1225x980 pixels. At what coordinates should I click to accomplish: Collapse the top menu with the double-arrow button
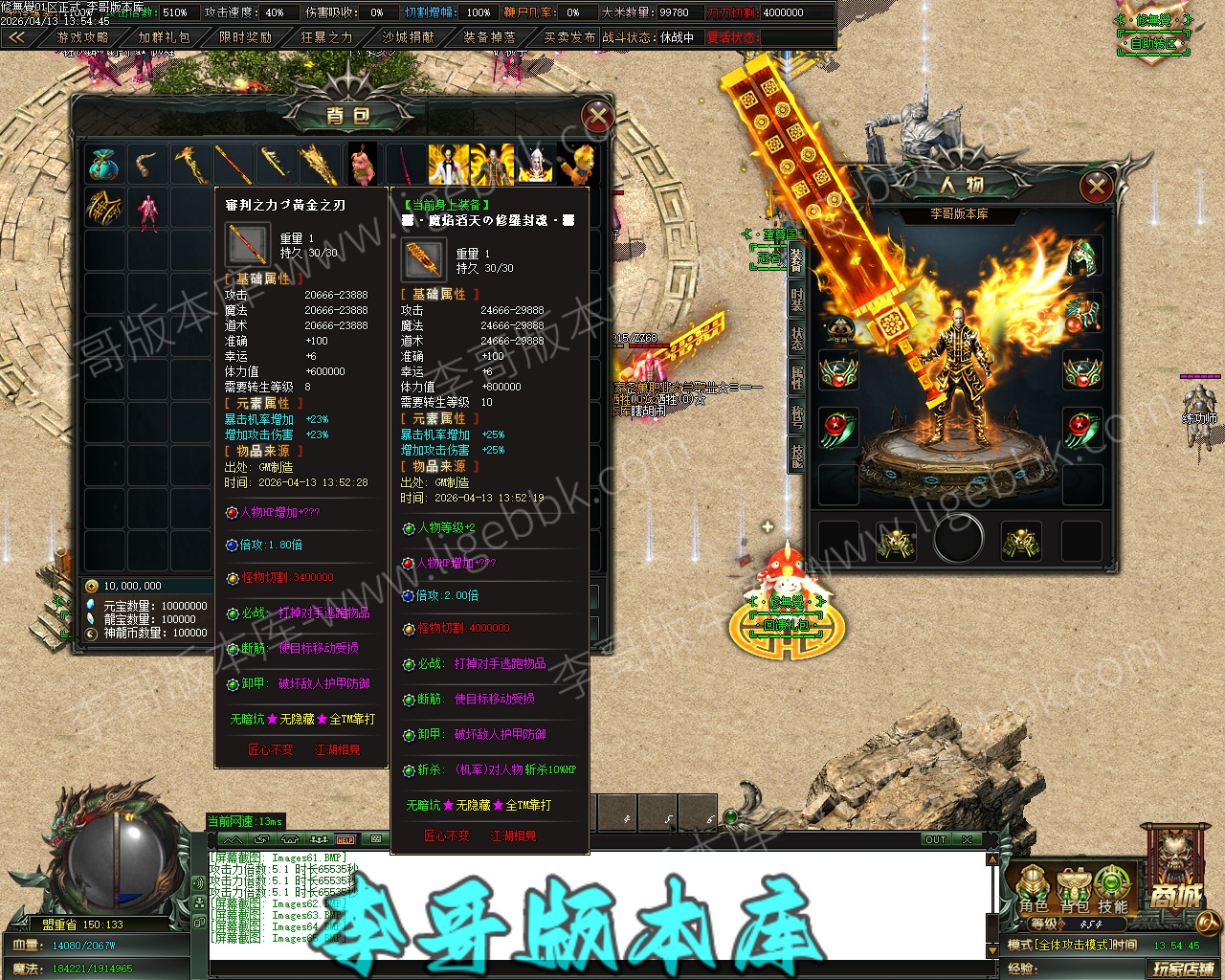(x=17, y=37)
